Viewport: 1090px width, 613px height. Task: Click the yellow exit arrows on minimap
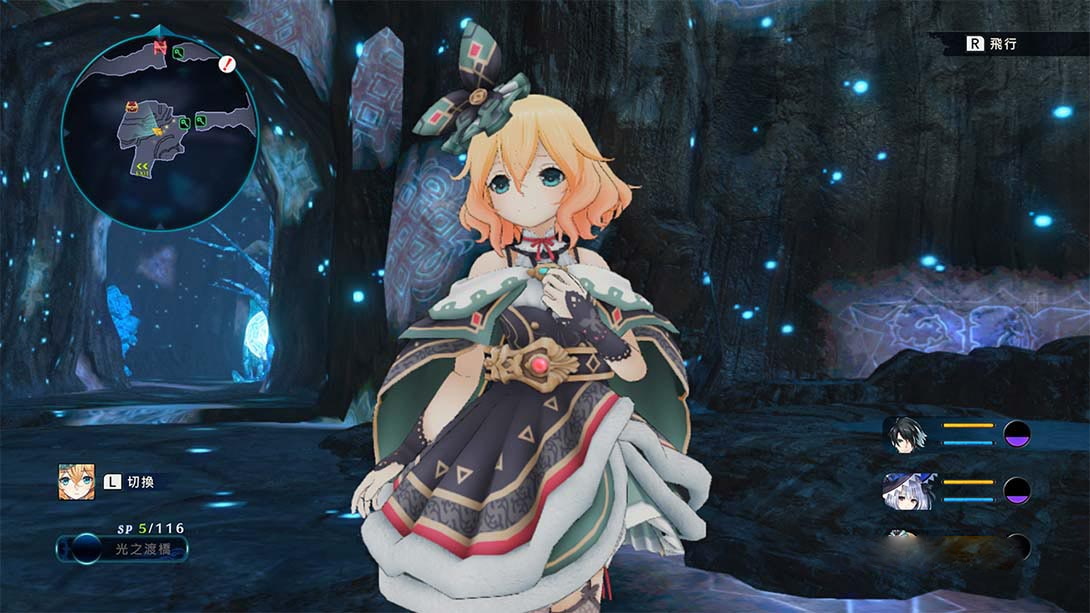click(x=143, y=167)
